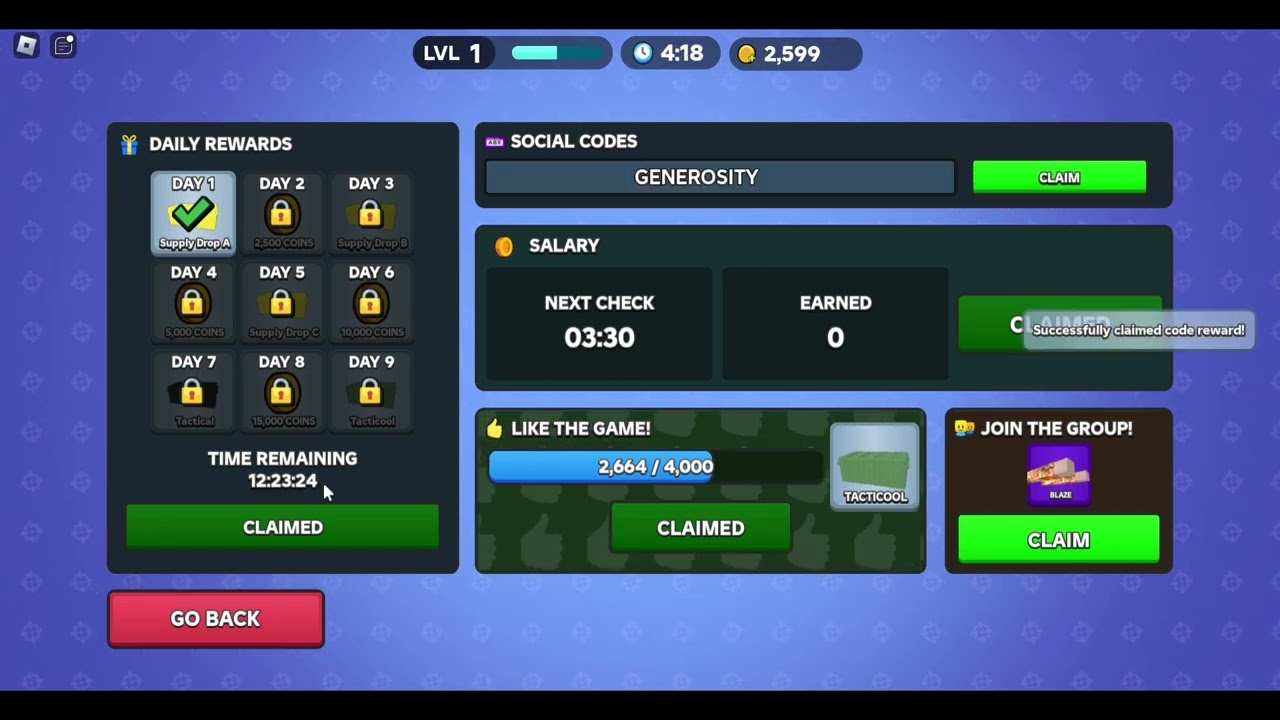The width and height of the screenshot is (1280, 720).
Task: Click the thumbs-up icon next to Like The Game
Action: [495, 428]
